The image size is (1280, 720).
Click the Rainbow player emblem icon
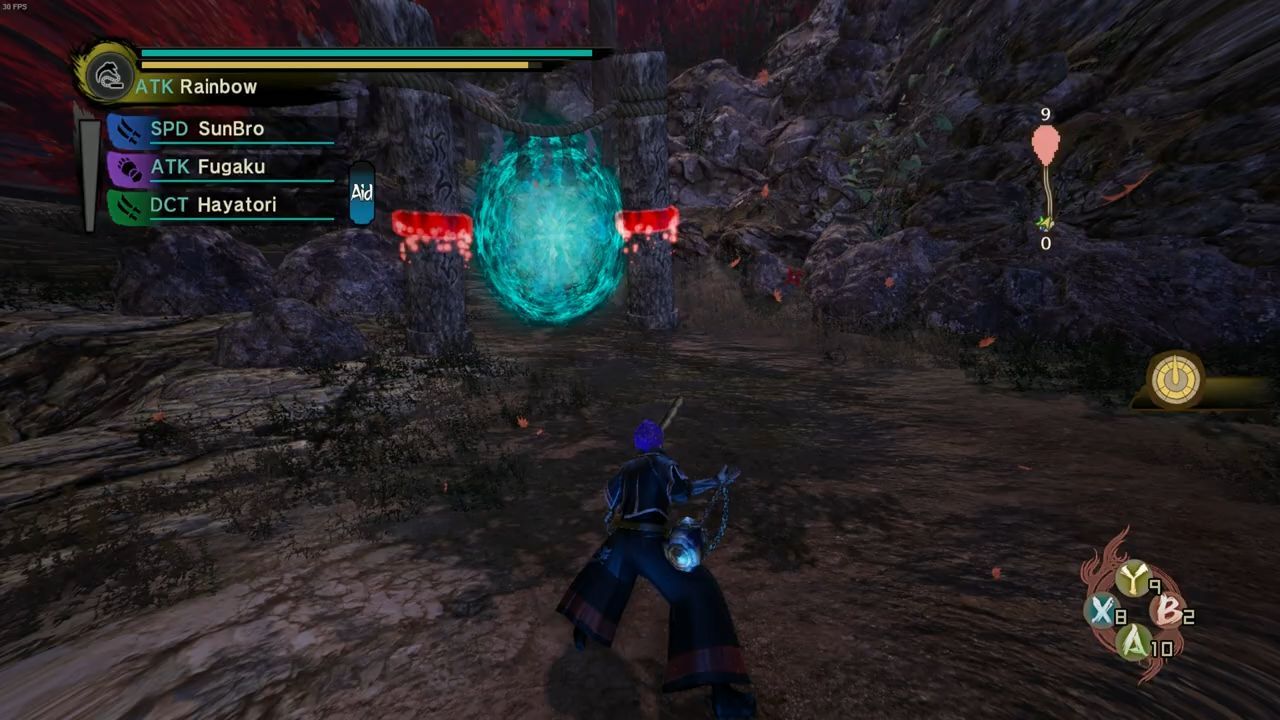pyautogui.click(x=105, y=72)
